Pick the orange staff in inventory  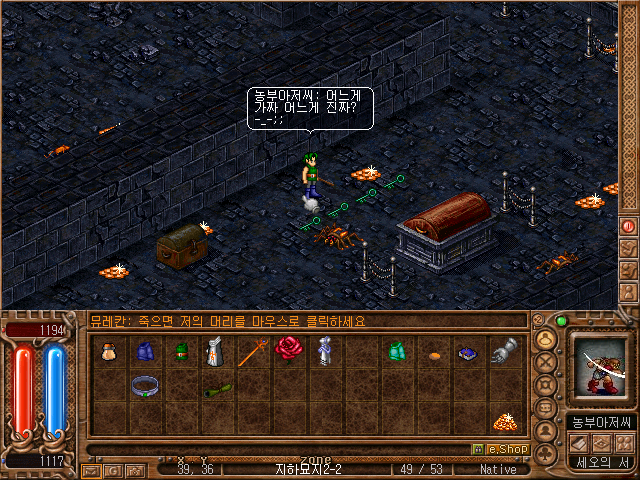(251, 351)
